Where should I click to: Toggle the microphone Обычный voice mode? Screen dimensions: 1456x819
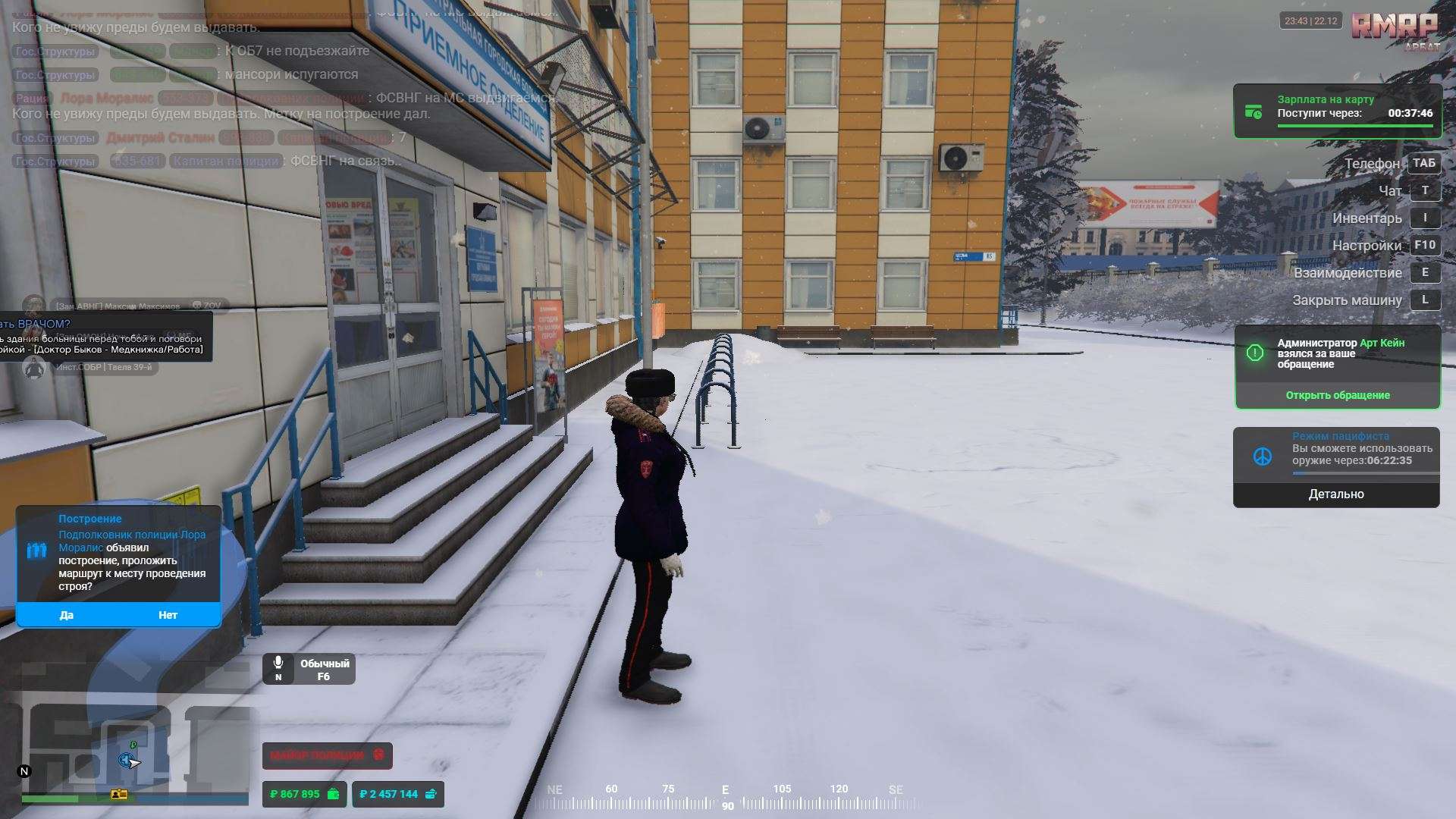pos(309,669)
